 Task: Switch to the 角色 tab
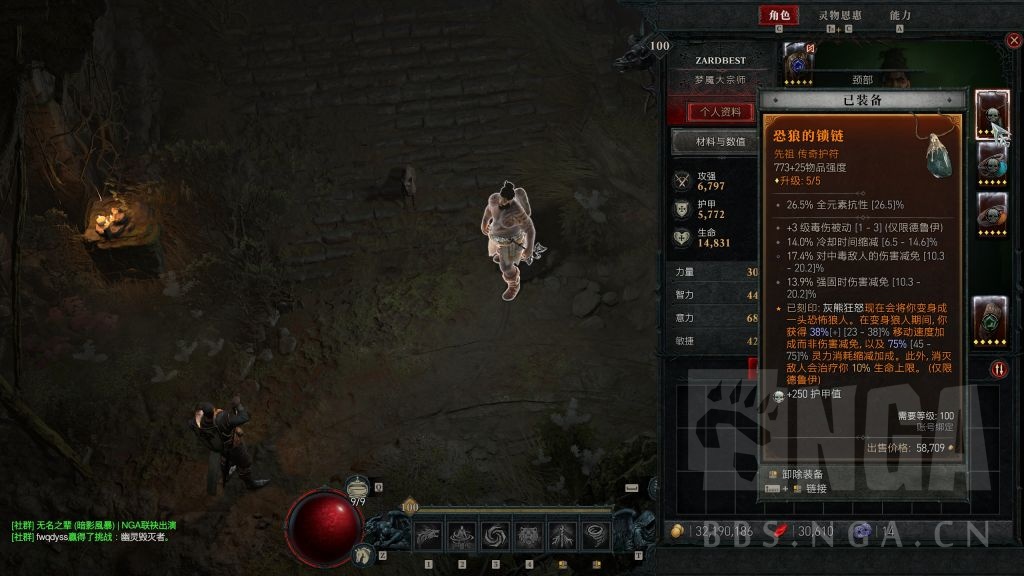pyautogui.click(x=777, y=15)
